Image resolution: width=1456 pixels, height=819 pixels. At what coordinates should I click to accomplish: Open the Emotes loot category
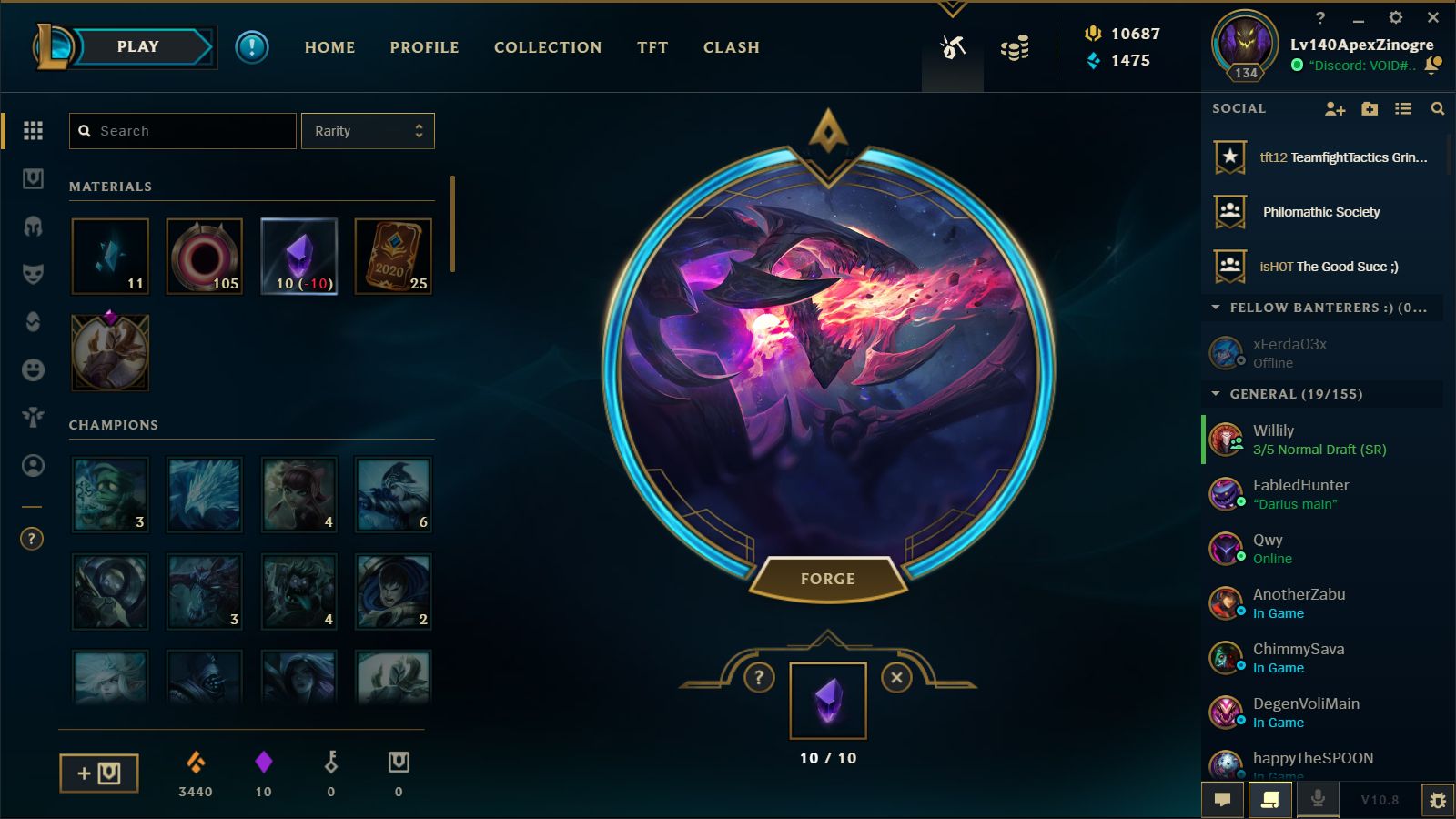[34, 368]
